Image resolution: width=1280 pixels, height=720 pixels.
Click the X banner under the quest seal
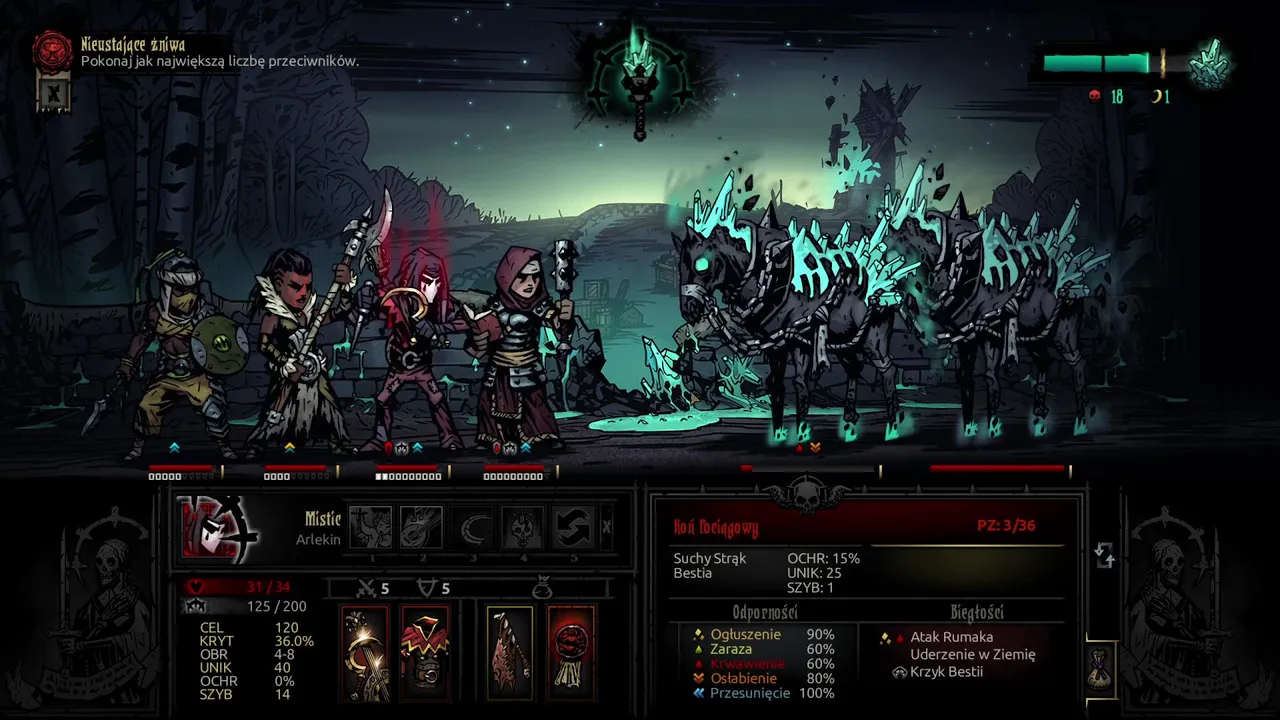(51, 95)
